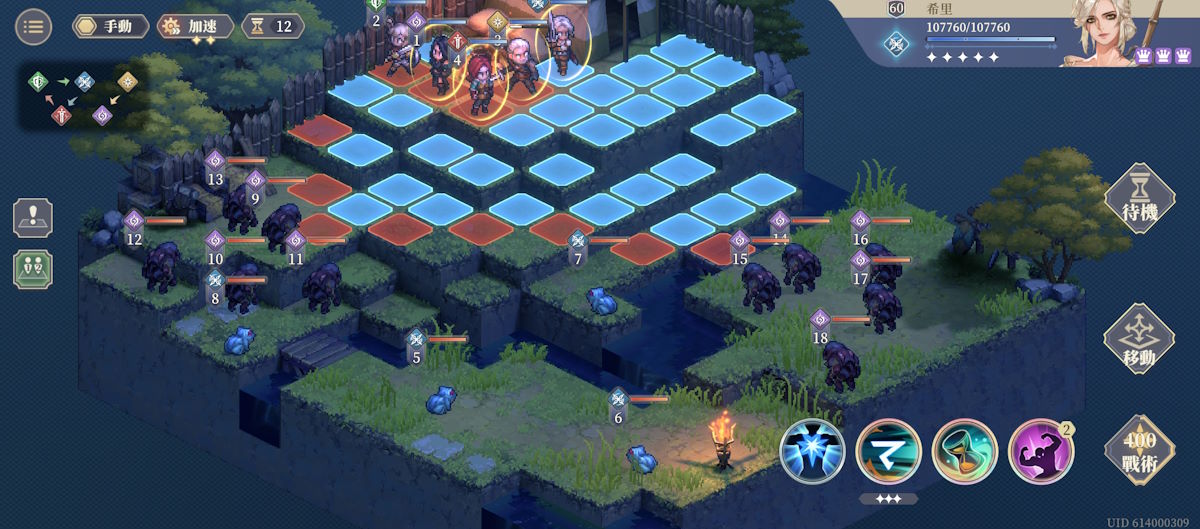Show the unit turn order button
Image resolution: width=1200 pixels, height=529 pixels.
click(x=33, y=269)
